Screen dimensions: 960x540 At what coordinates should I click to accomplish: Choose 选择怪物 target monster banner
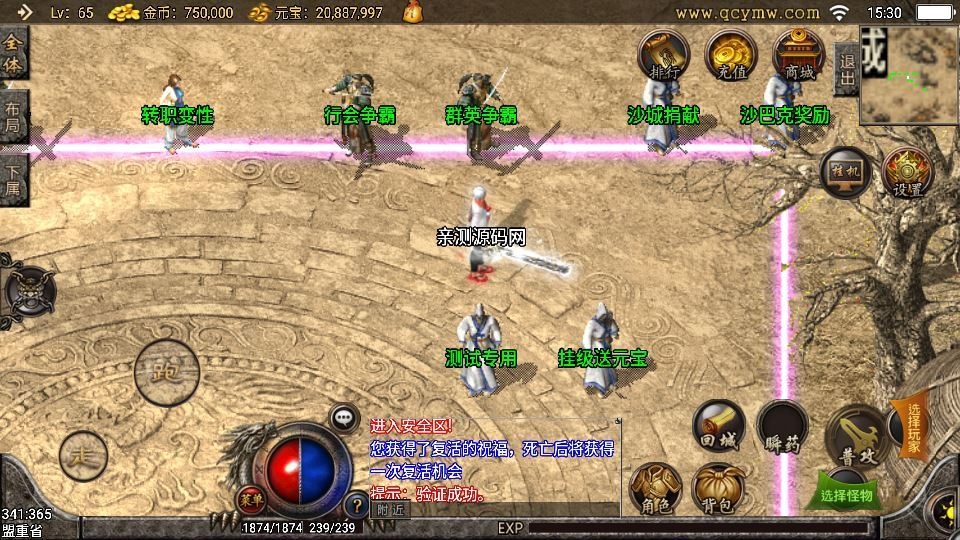847,494
